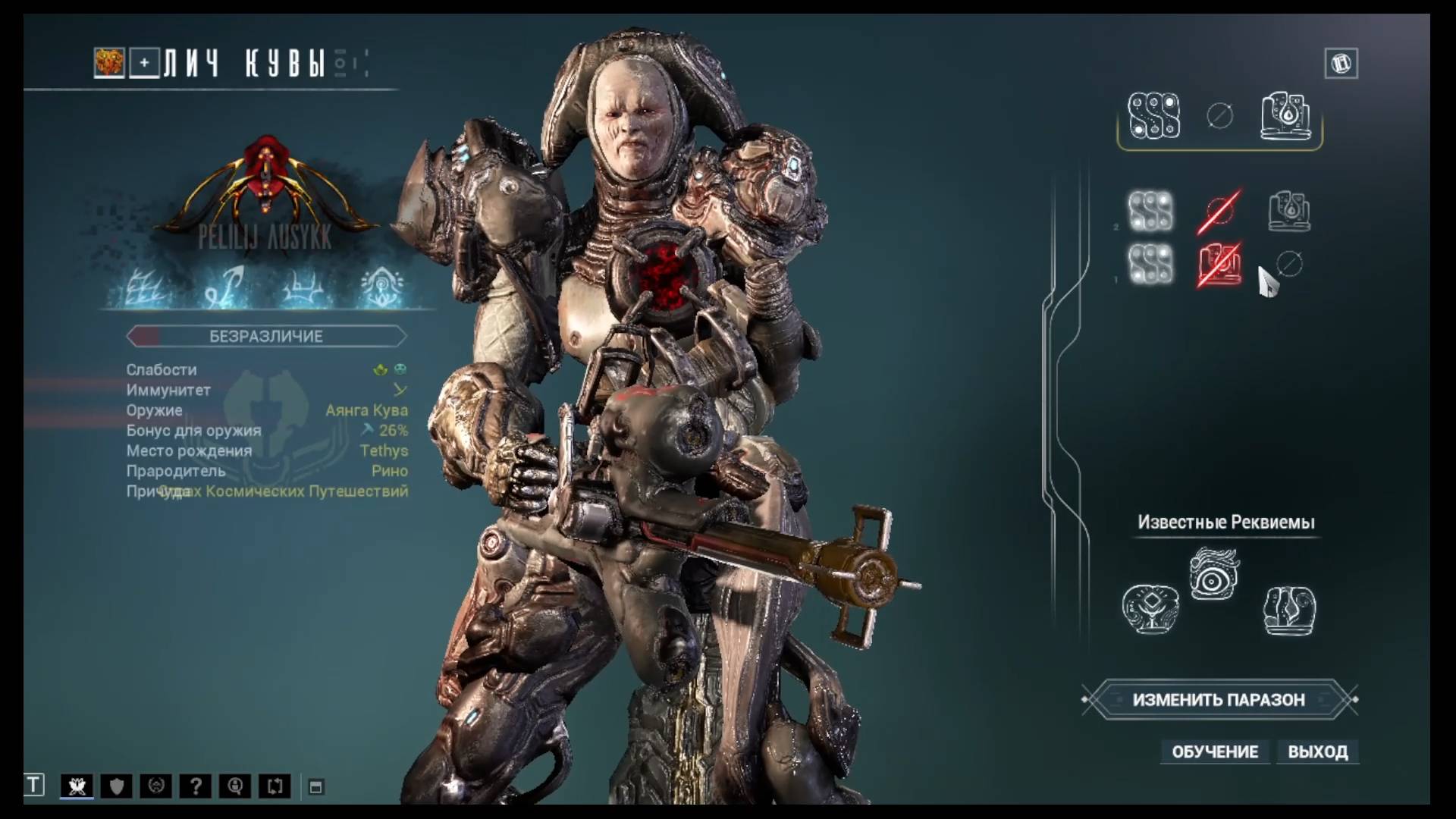Screen dimensions: 1456x819
Task: Add a squad member with plus slot
Action: (x=144, y=63)
